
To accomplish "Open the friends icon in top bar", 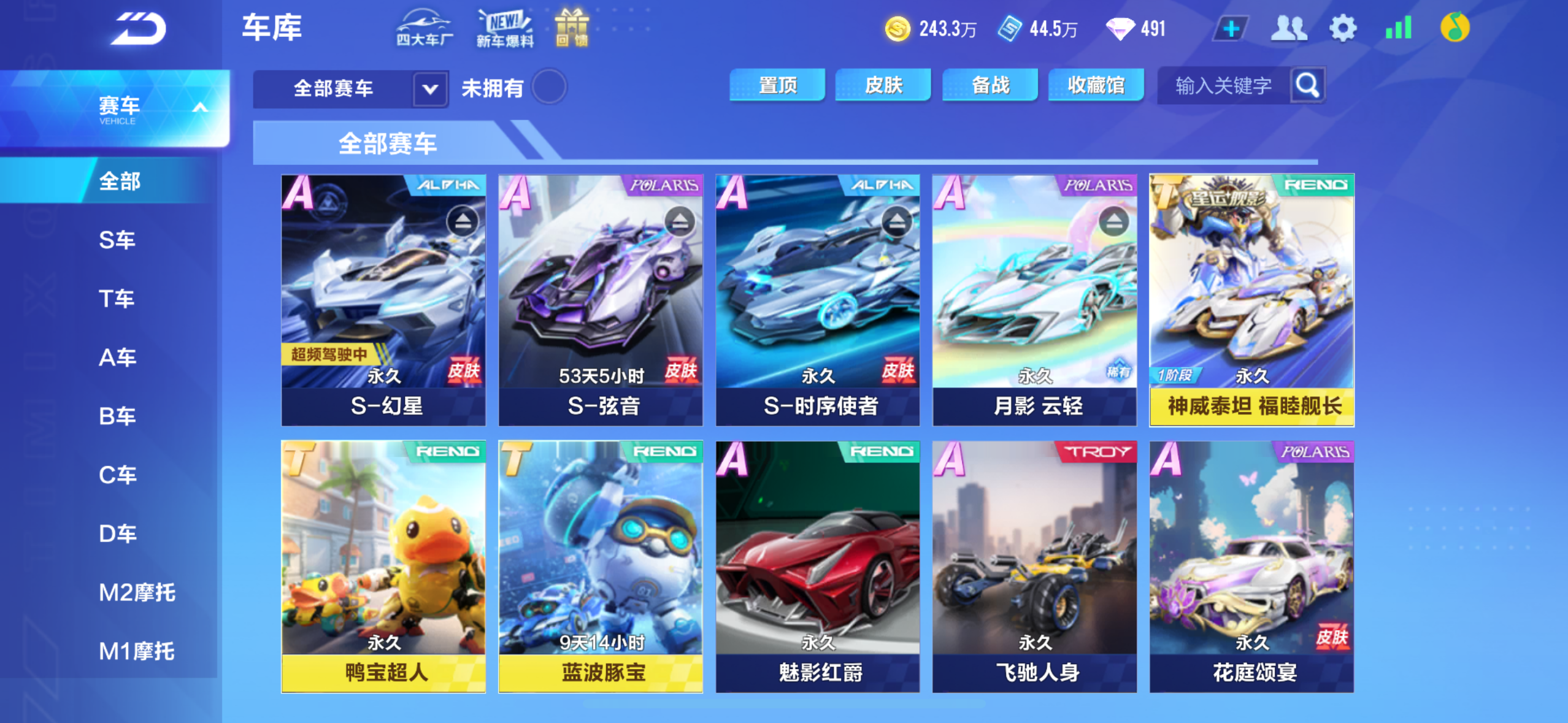I will [1288, 28].
